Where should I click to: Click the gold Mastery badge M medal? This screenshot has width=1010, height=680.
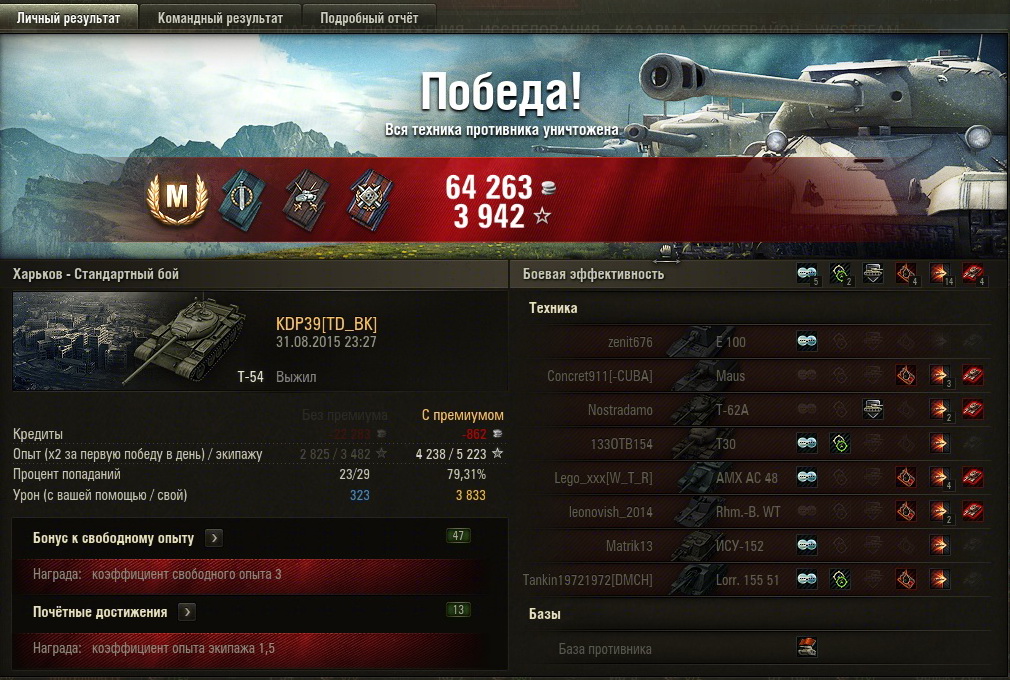click(x=176, y=197)
